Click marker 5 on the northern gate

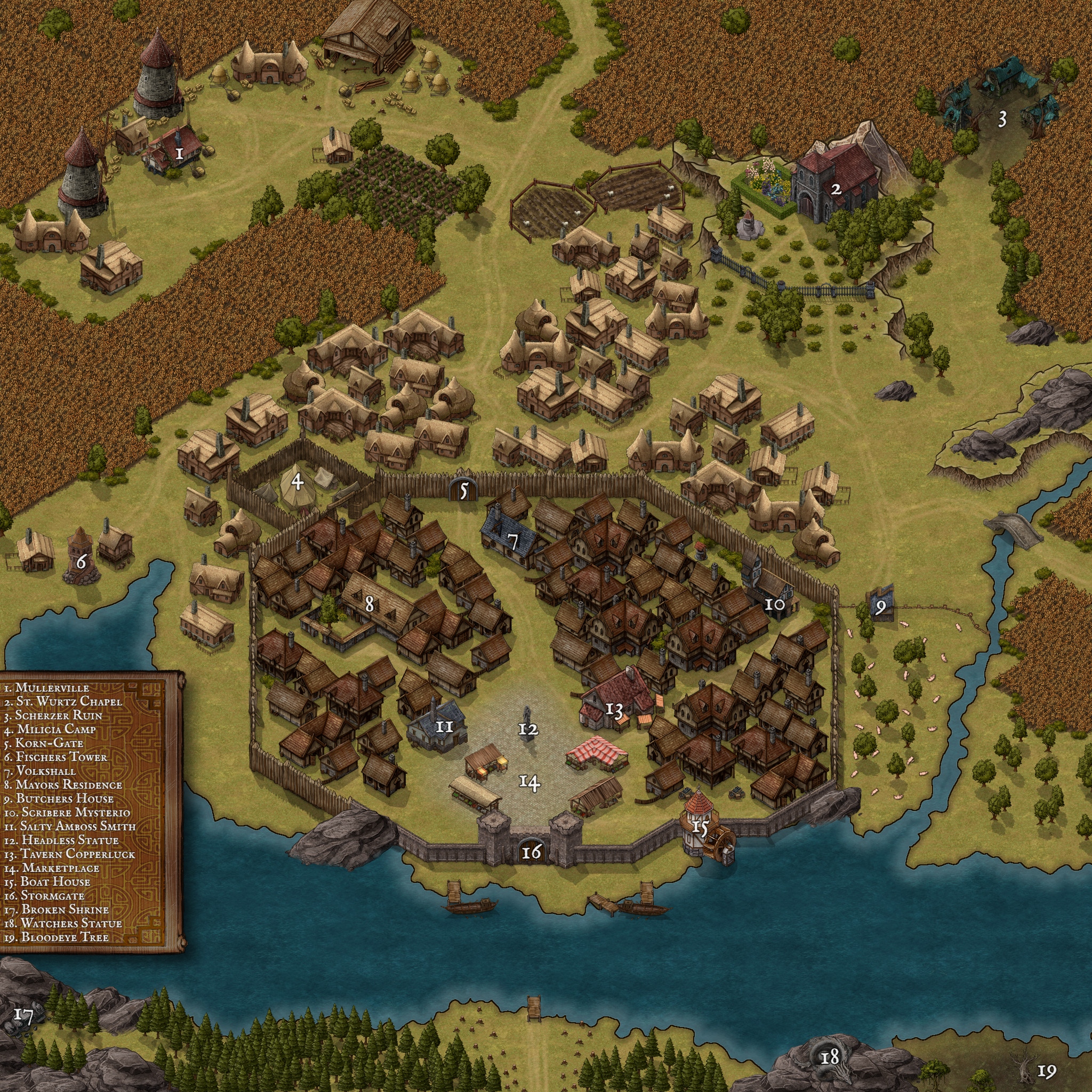[x=464, y=491]
